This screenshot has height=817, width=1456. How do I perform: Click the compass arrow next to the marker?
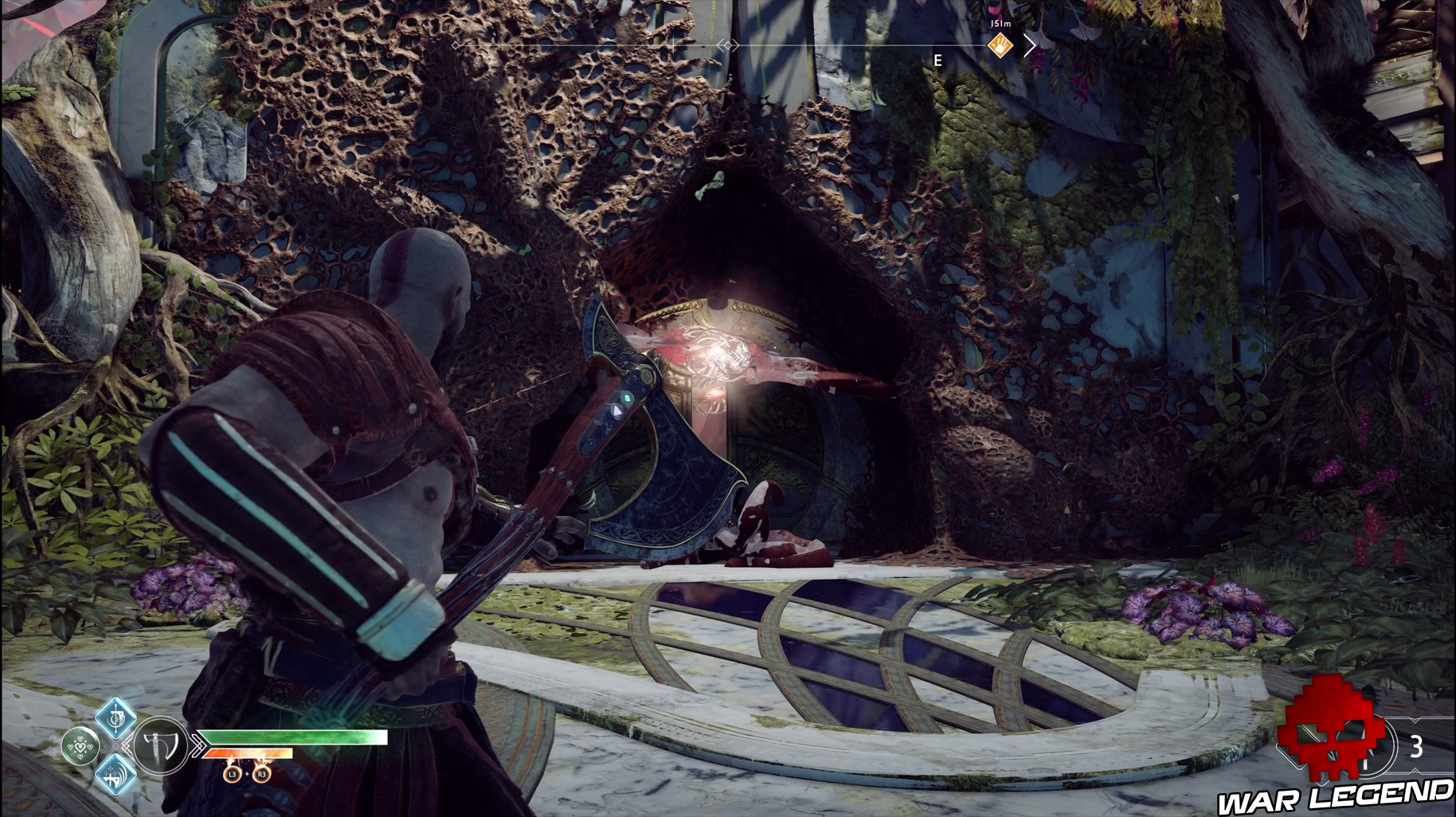pos(1030,46)
